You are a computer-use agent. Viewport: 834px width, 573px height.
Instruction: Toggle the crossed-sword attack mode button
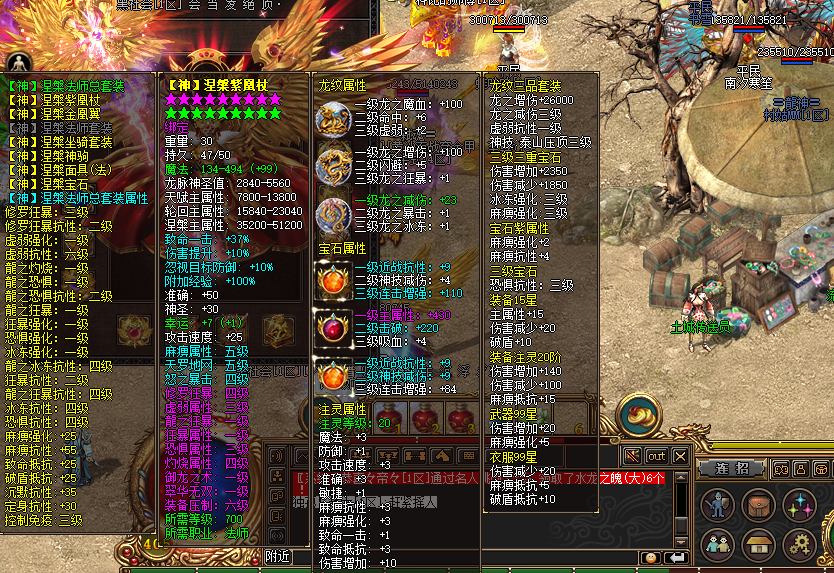pyautogui.click(x=632, y=456)
